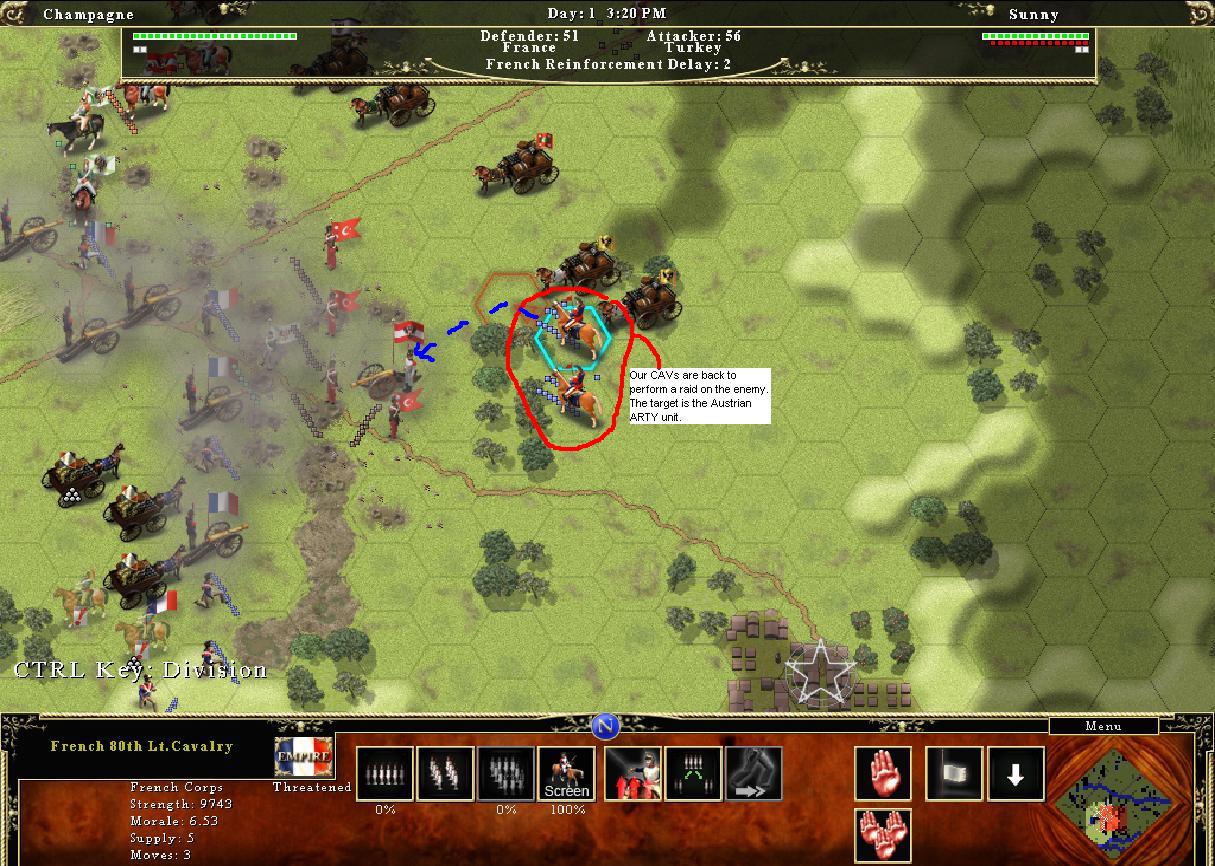Click the single red hand button
This screenshot has height=866, width=1215.
883,774
